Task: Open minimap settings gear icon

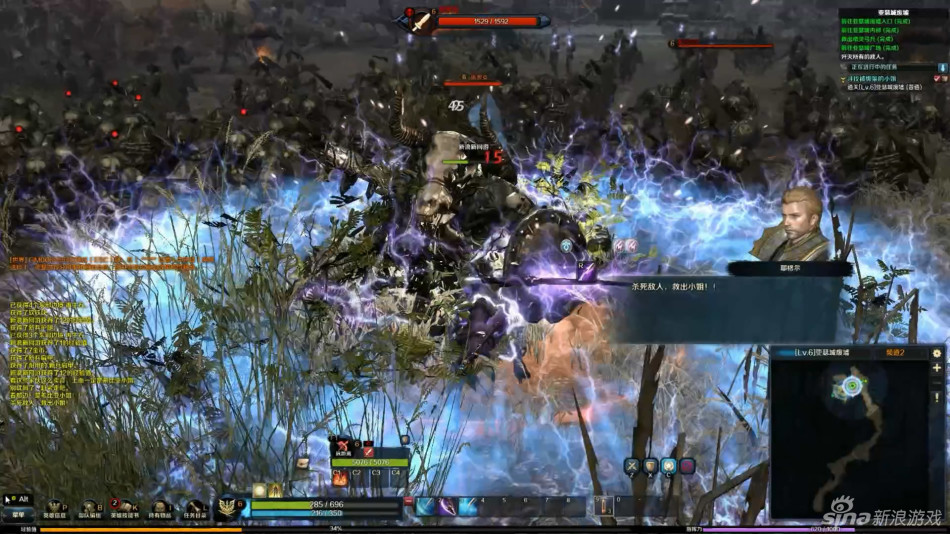Action: 937,353
